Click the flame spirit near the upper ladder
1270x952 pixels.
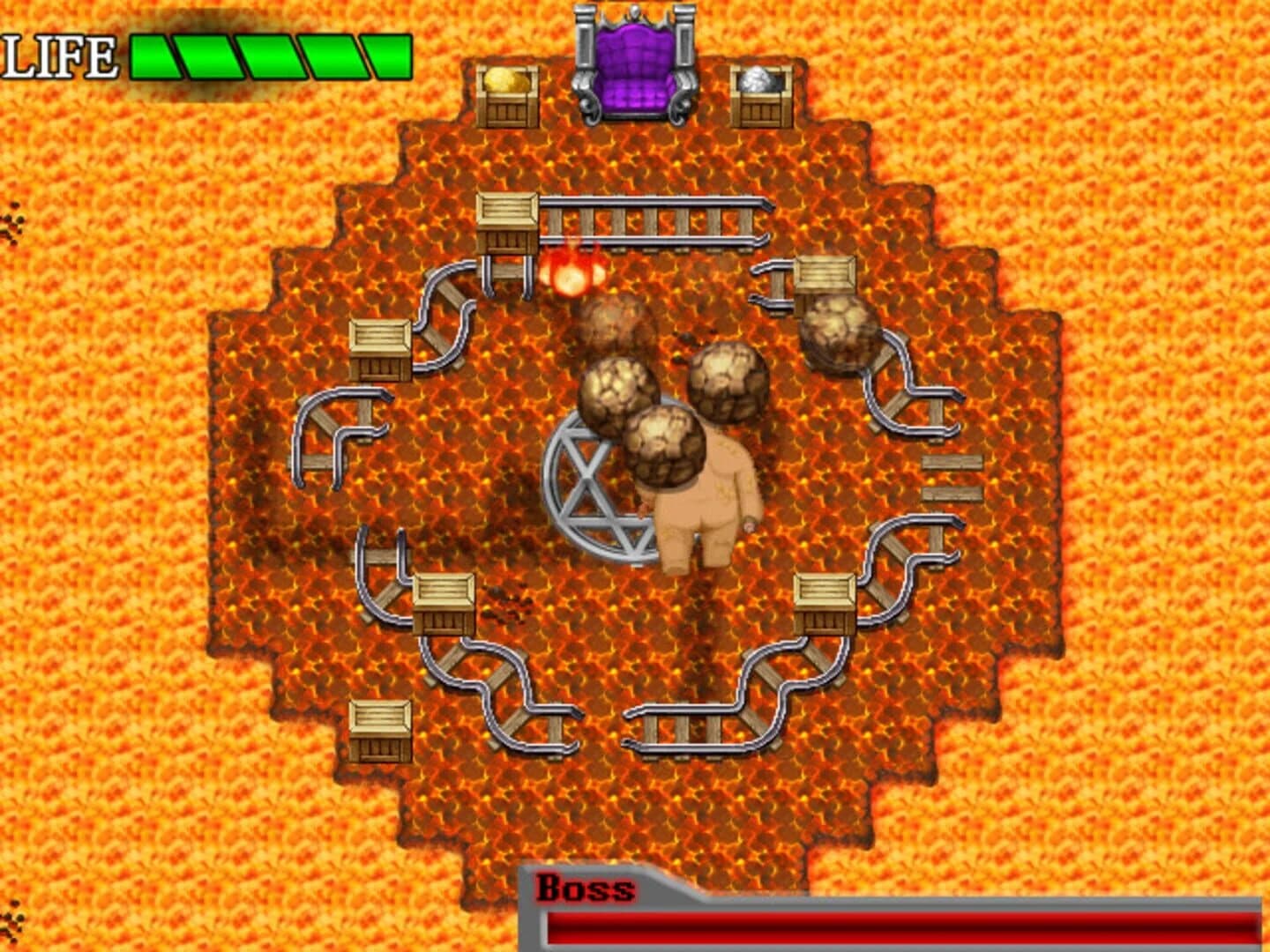click(x=571, y=271)
